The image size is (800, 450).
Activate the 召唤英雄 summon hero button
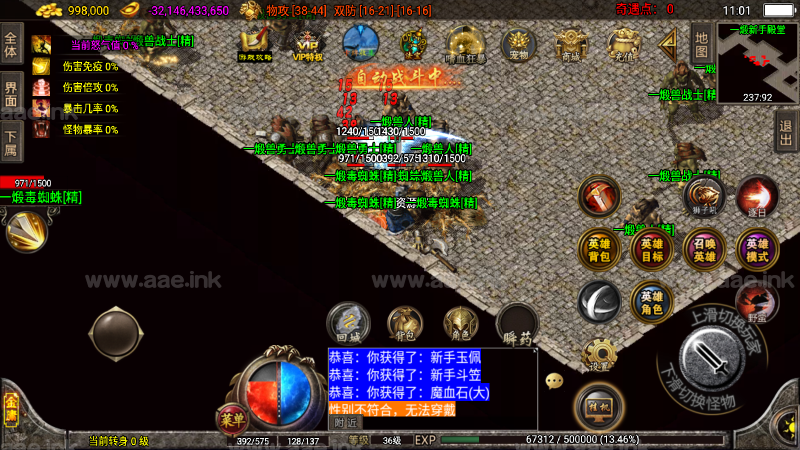[x=705, y=248]
